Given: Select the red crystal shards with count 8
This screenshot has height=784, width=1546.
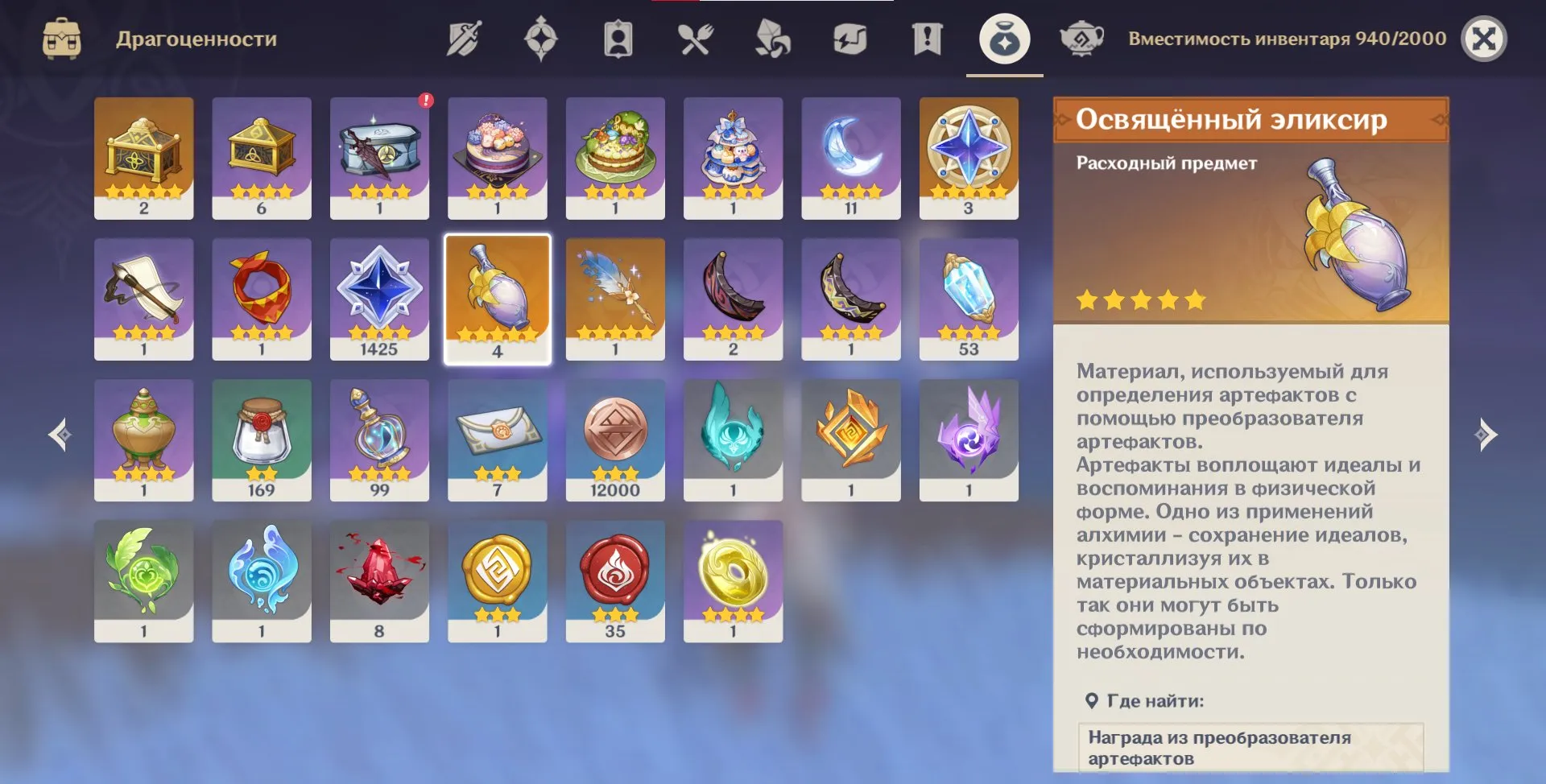Looking at the screenshot, I should coord(379,580).
